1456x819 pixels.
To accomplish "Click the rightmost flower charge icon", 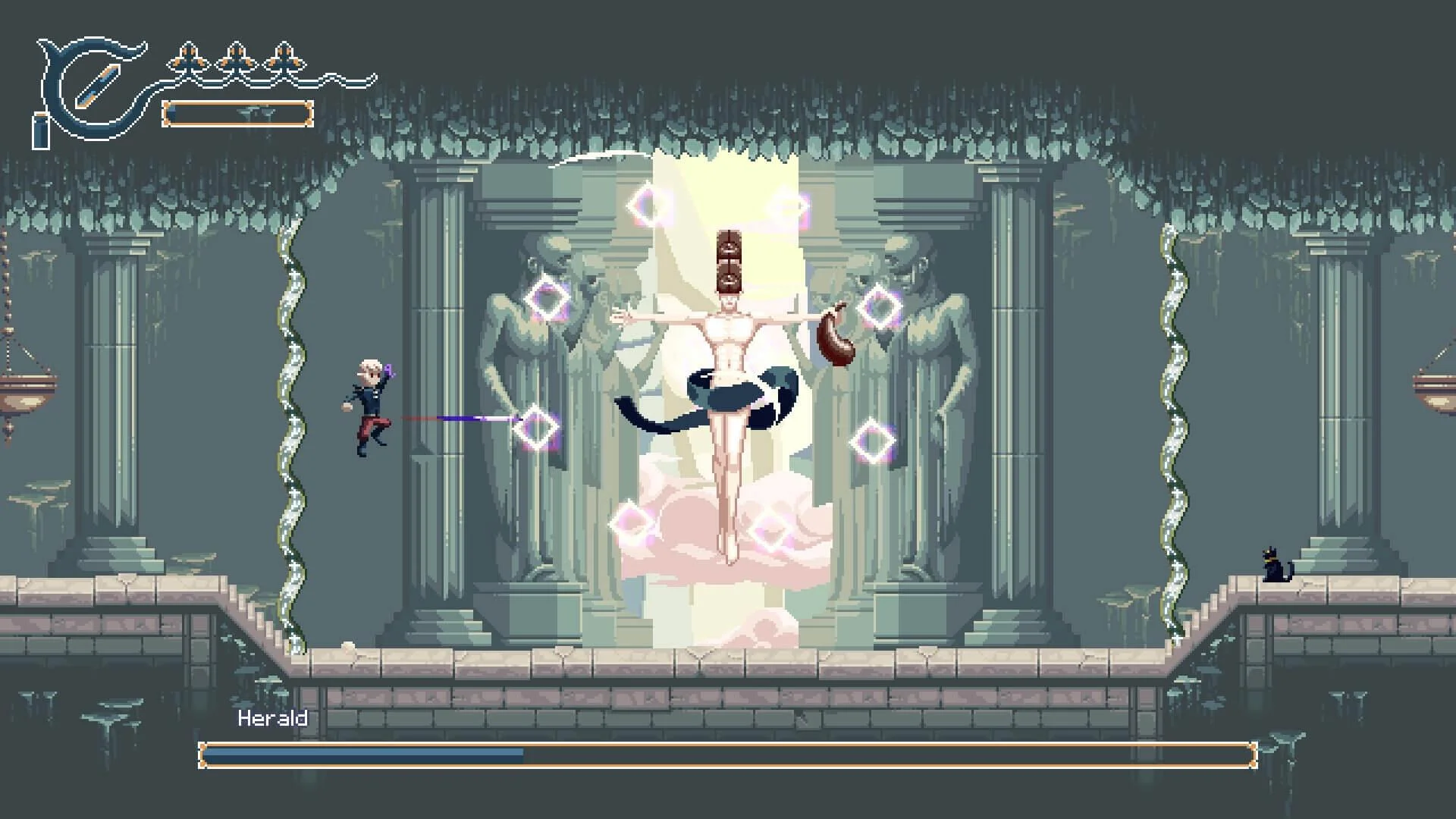I will [284, 56].
